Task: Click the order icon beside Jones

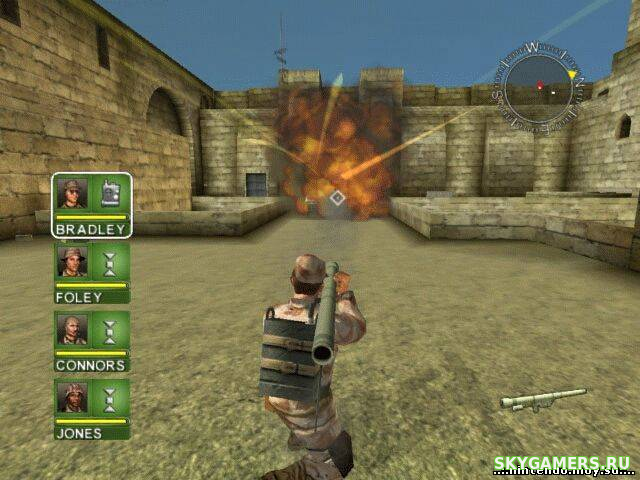Action: [110, 398]
